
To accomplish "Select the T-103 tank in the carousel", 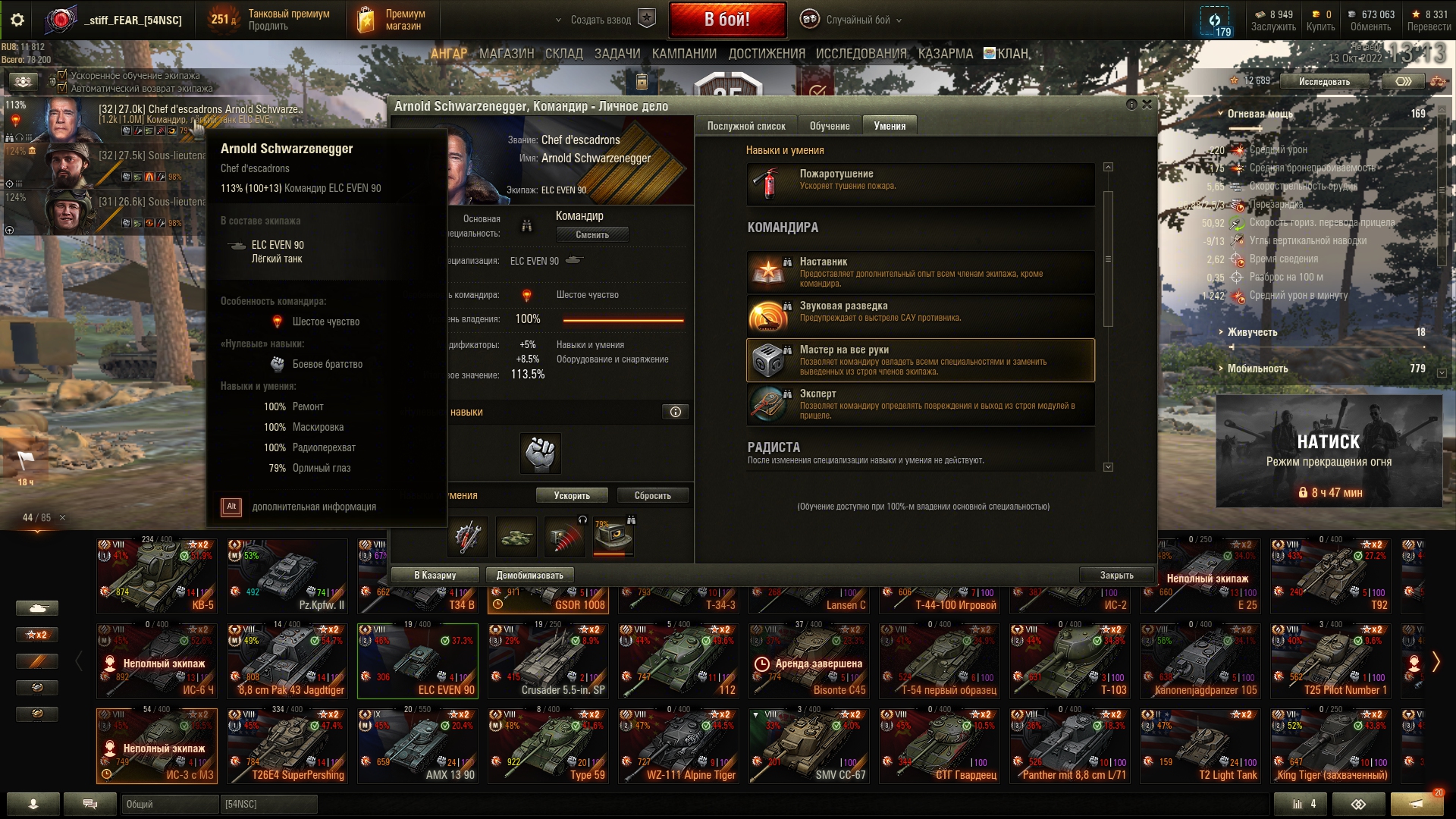I will click(x=1069, y=661).
